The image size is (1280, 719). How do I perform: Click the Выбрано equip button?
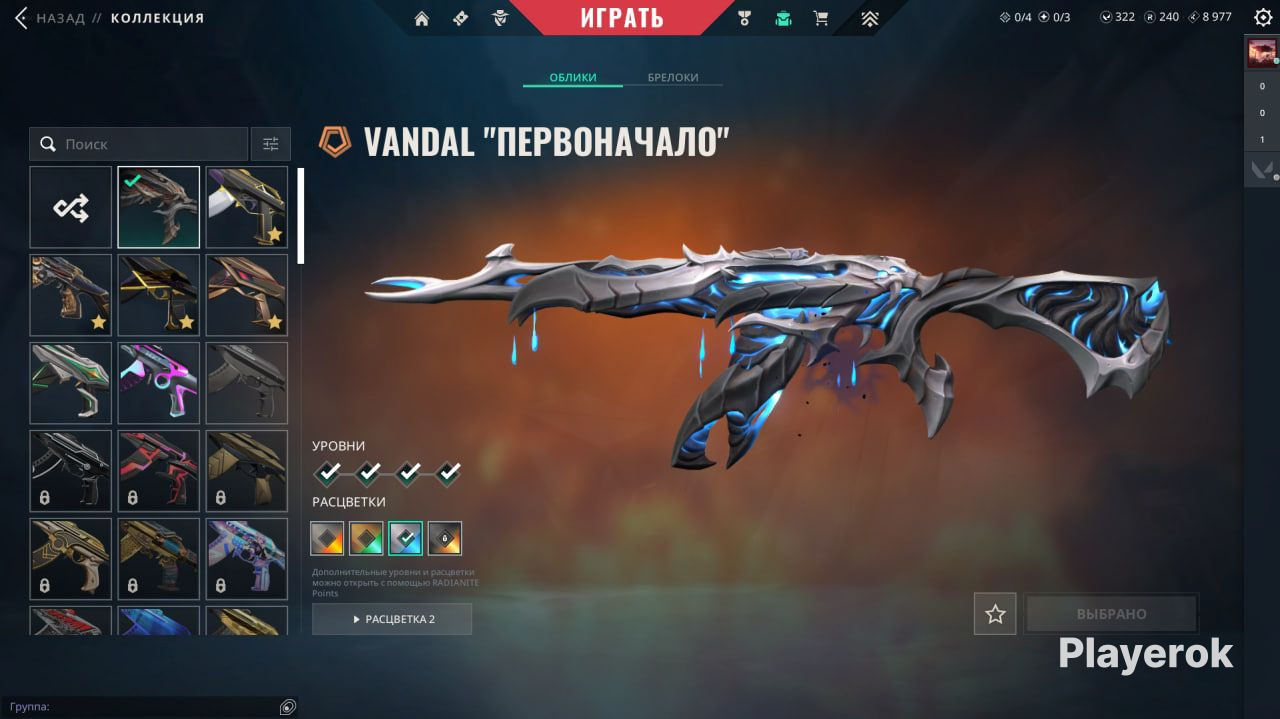(1111, 614)
